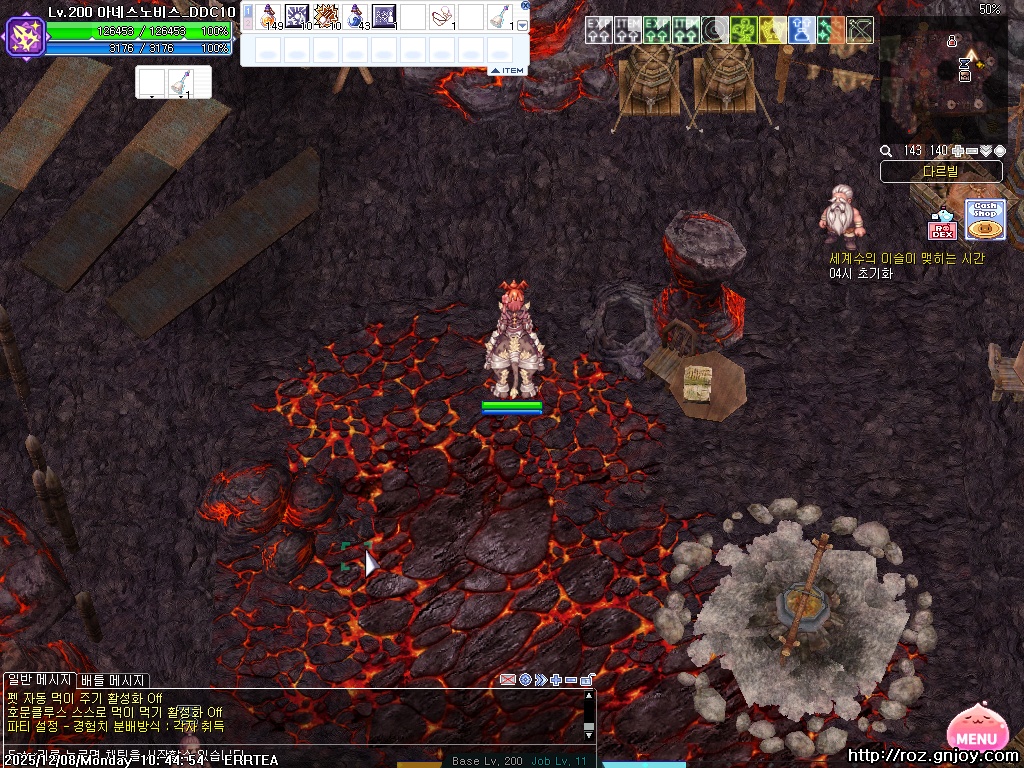This screenshot has height=768, width=1024.
Task: Zoom in the minimap with plus button
Action: coord(958,151)
